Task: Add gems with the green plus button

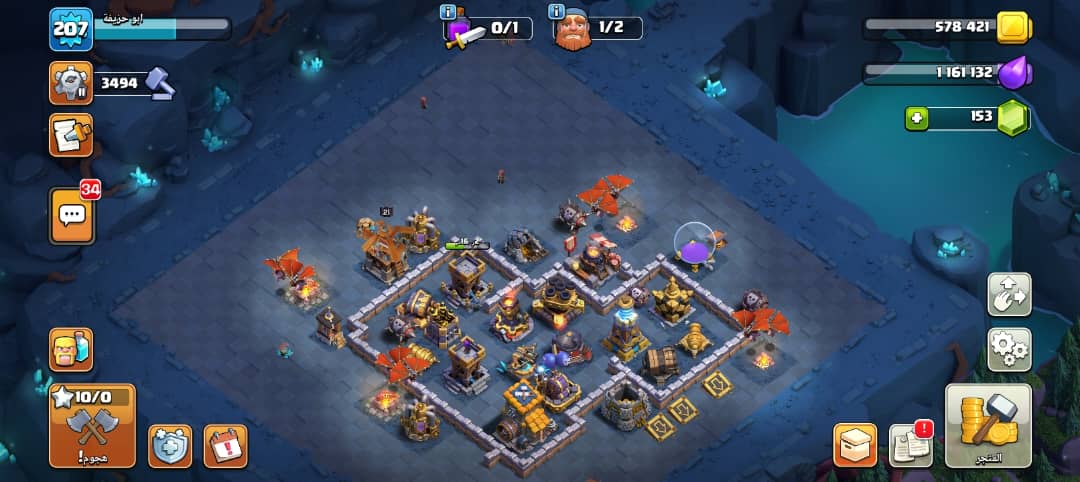Action: point(916,118)
